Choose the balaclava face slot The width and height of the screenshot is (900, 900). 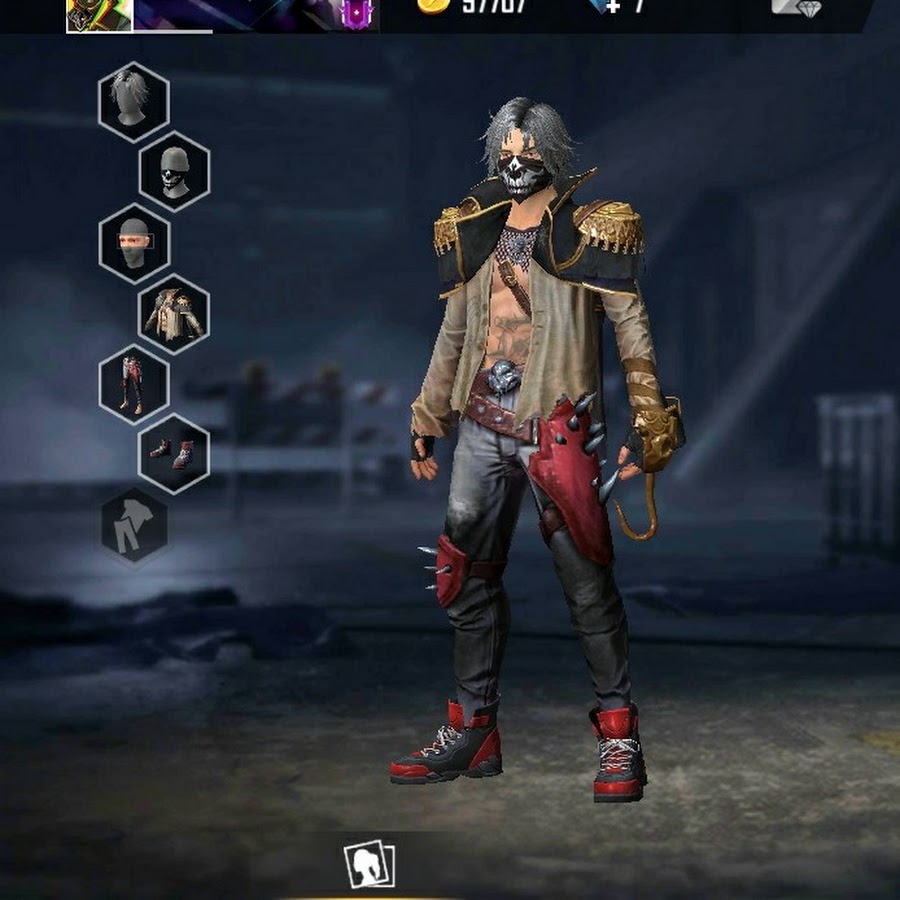pyautogui.click(x=134, y=243)
